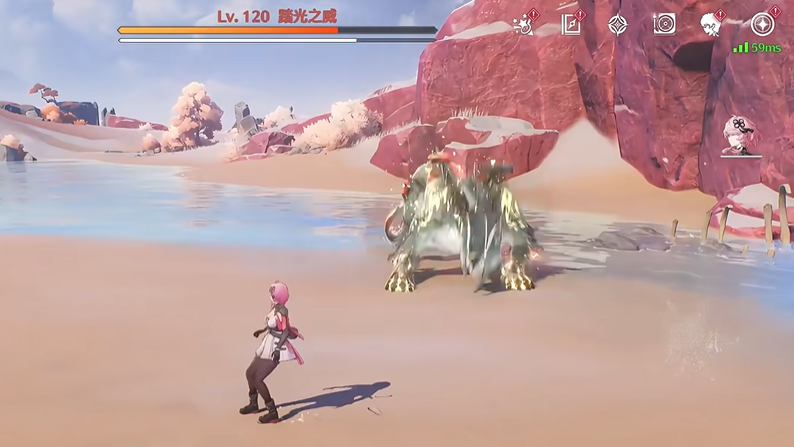Open the character silhouette roster icon
Viewport: 794px width, 447px height.
point(712,24)
